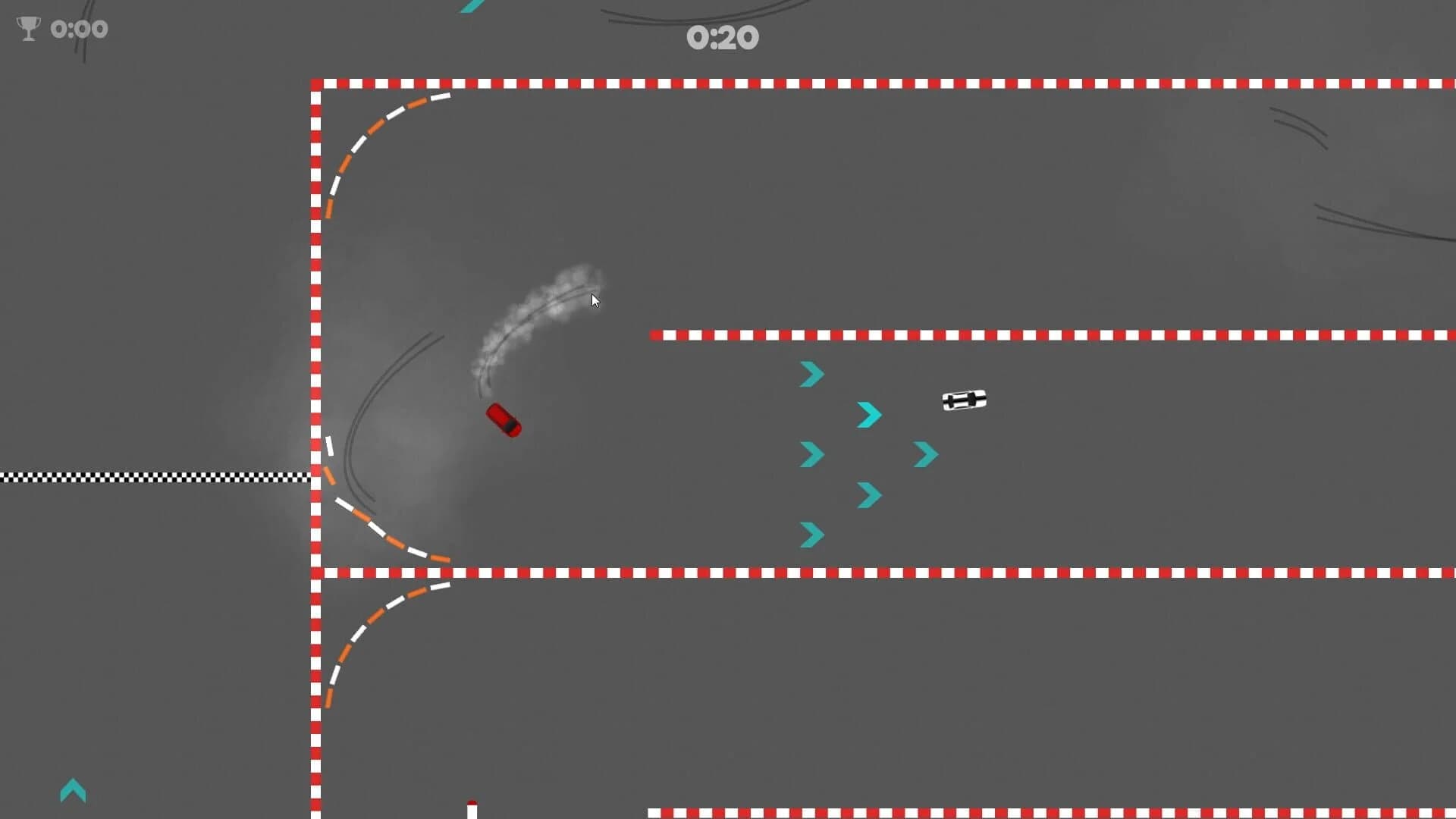Click the rightmost teal chevron near the white car
Image resolution: width=1456 pixels, height=819 pixels.
click(924, 455)
